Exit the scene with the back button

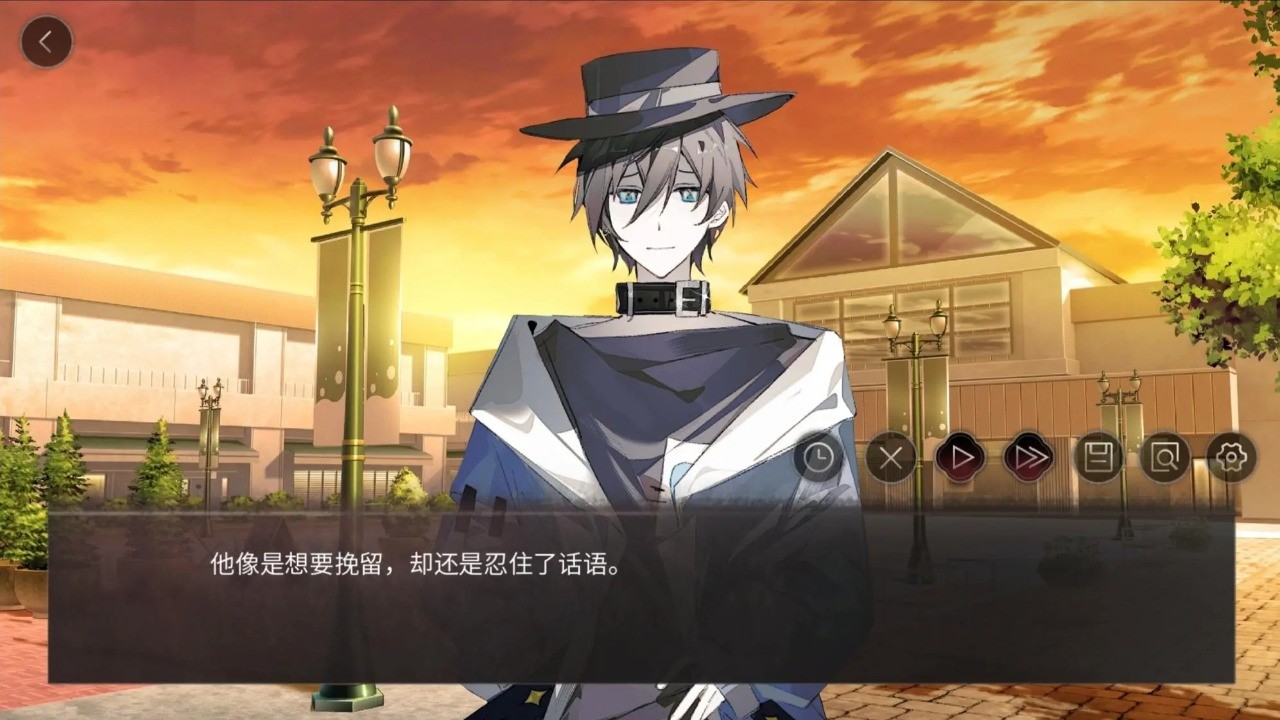click(x=46, y=40)
